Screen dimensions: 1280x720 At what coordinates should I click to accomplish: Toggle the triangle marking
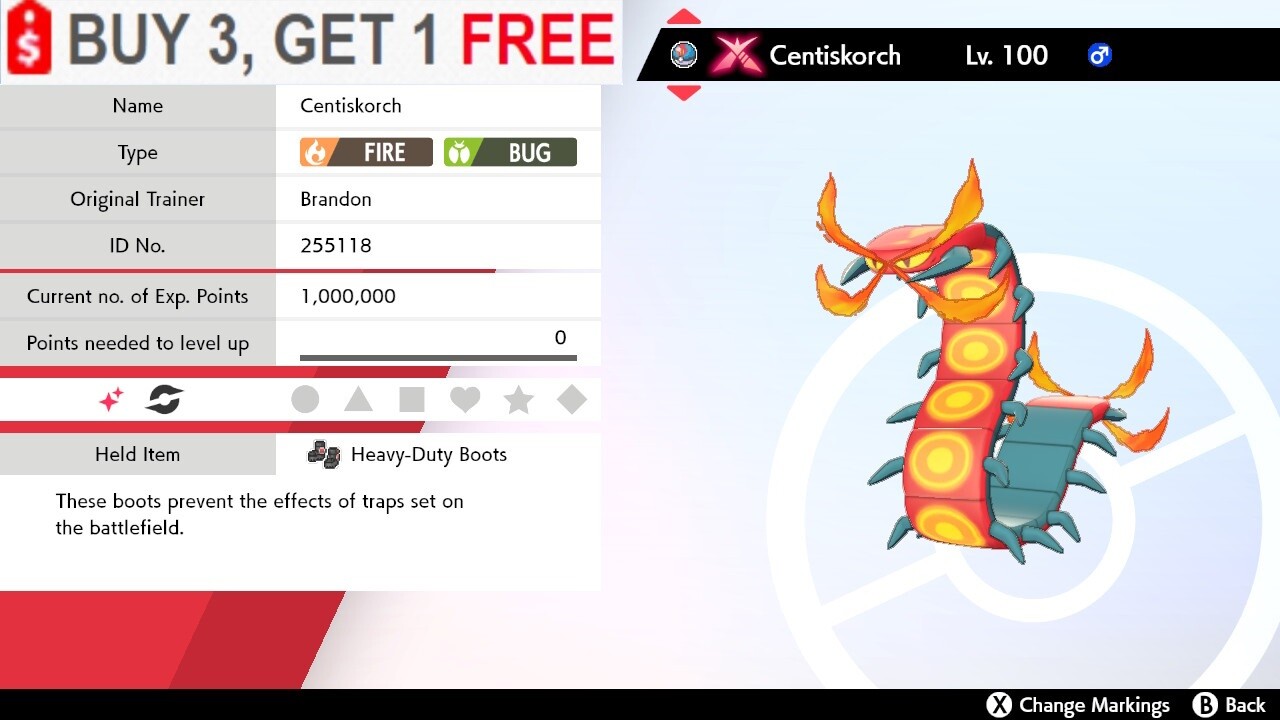(x=358, y=400)
